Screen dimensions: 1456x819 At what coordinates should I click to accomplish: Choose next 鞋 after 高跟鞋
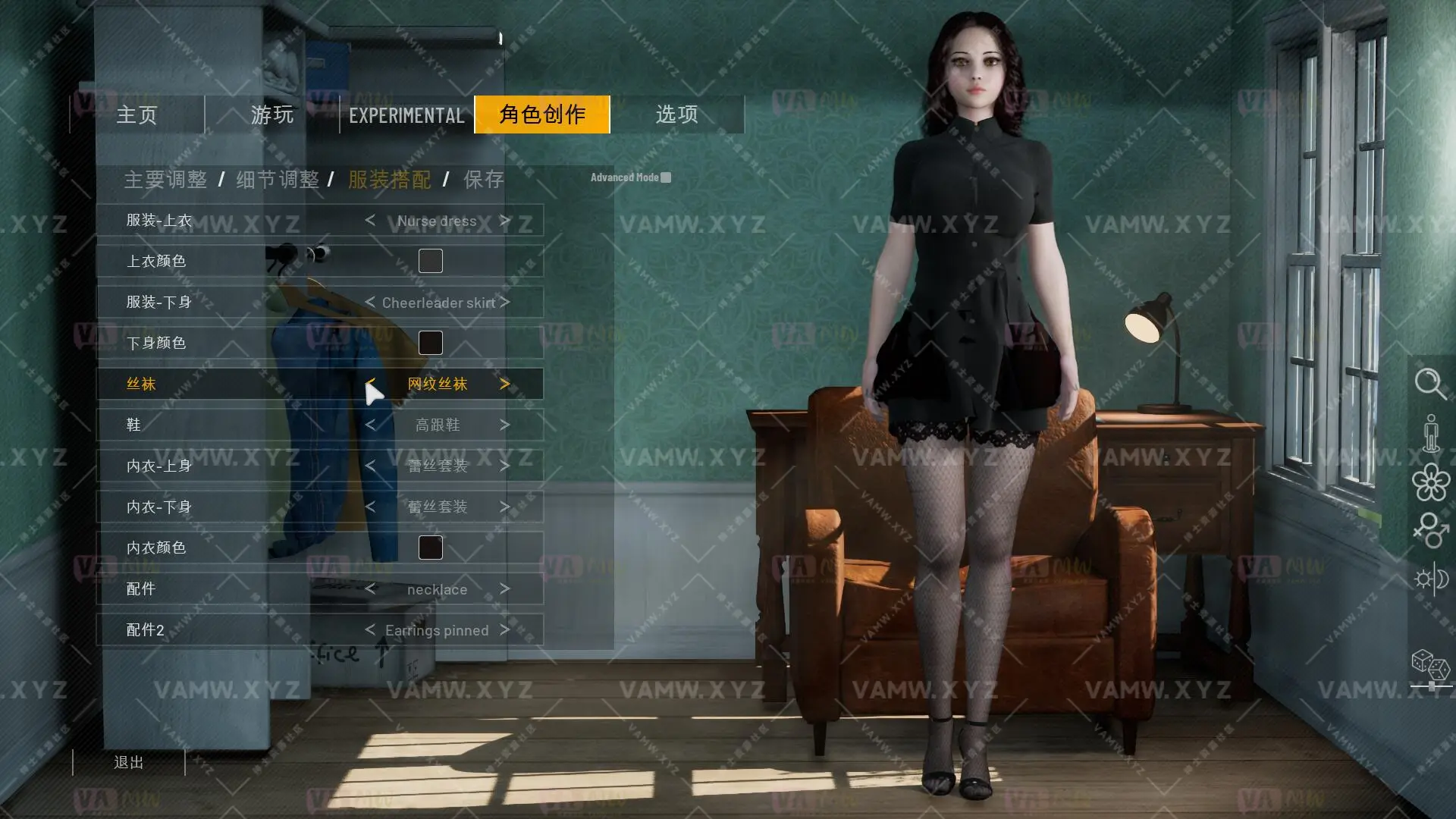505,425
